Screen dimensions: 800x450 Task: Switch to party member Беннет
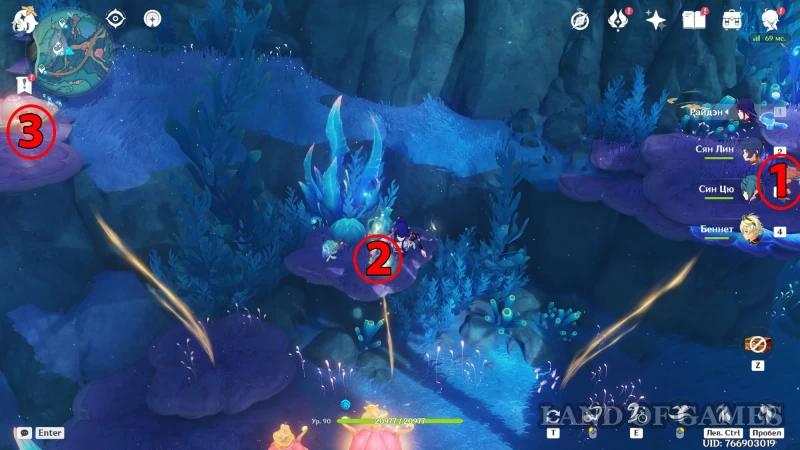[745, 230]
